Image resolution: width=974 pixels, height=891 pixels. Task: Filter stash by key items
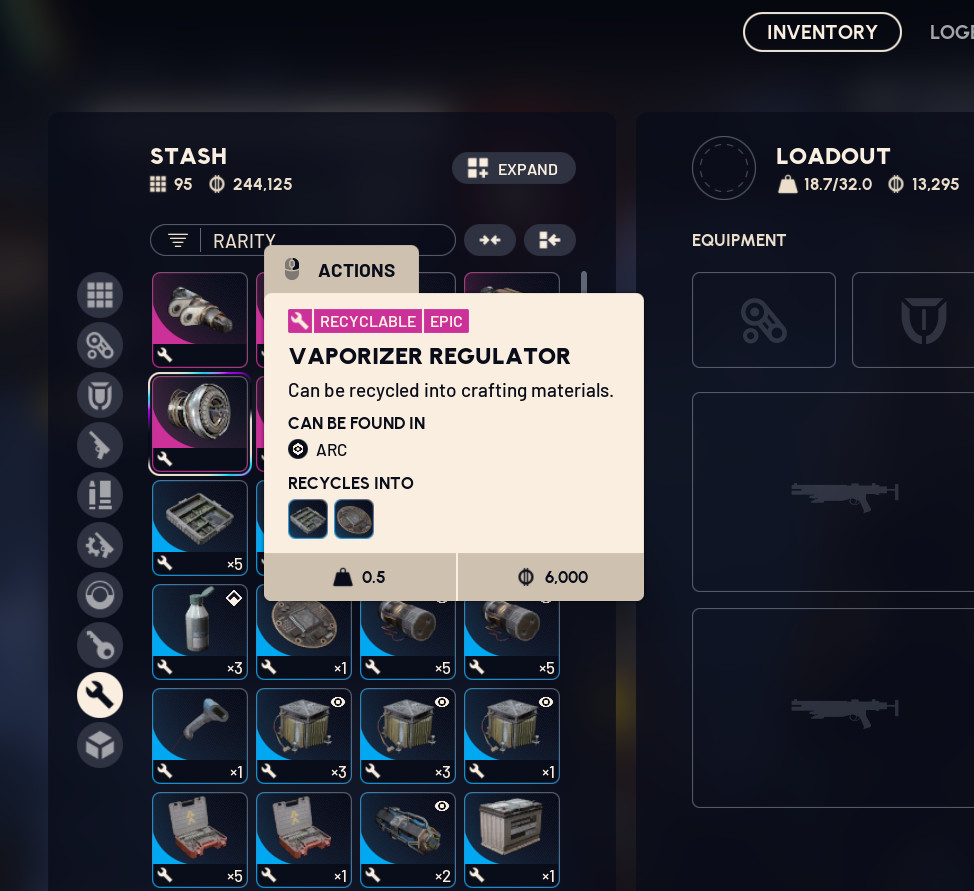tap(100, 645)
